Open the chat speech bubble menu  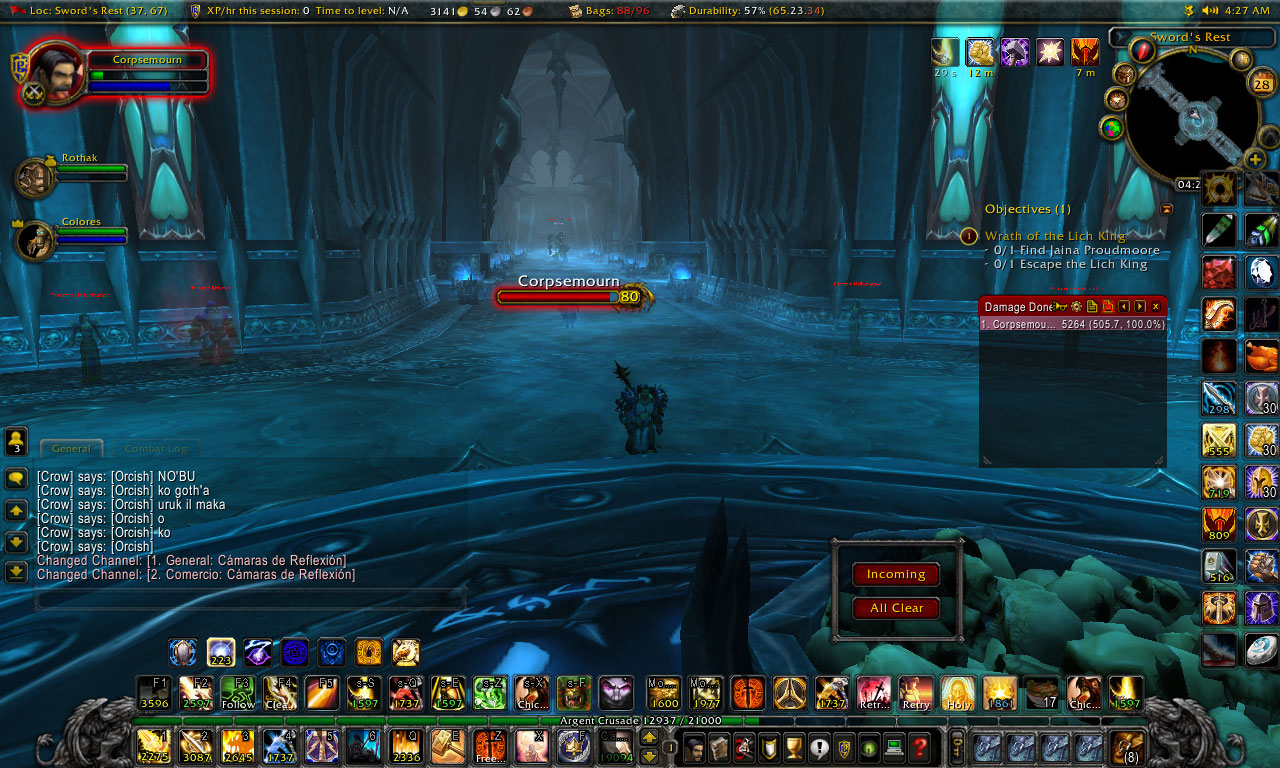tap(16, 479)
